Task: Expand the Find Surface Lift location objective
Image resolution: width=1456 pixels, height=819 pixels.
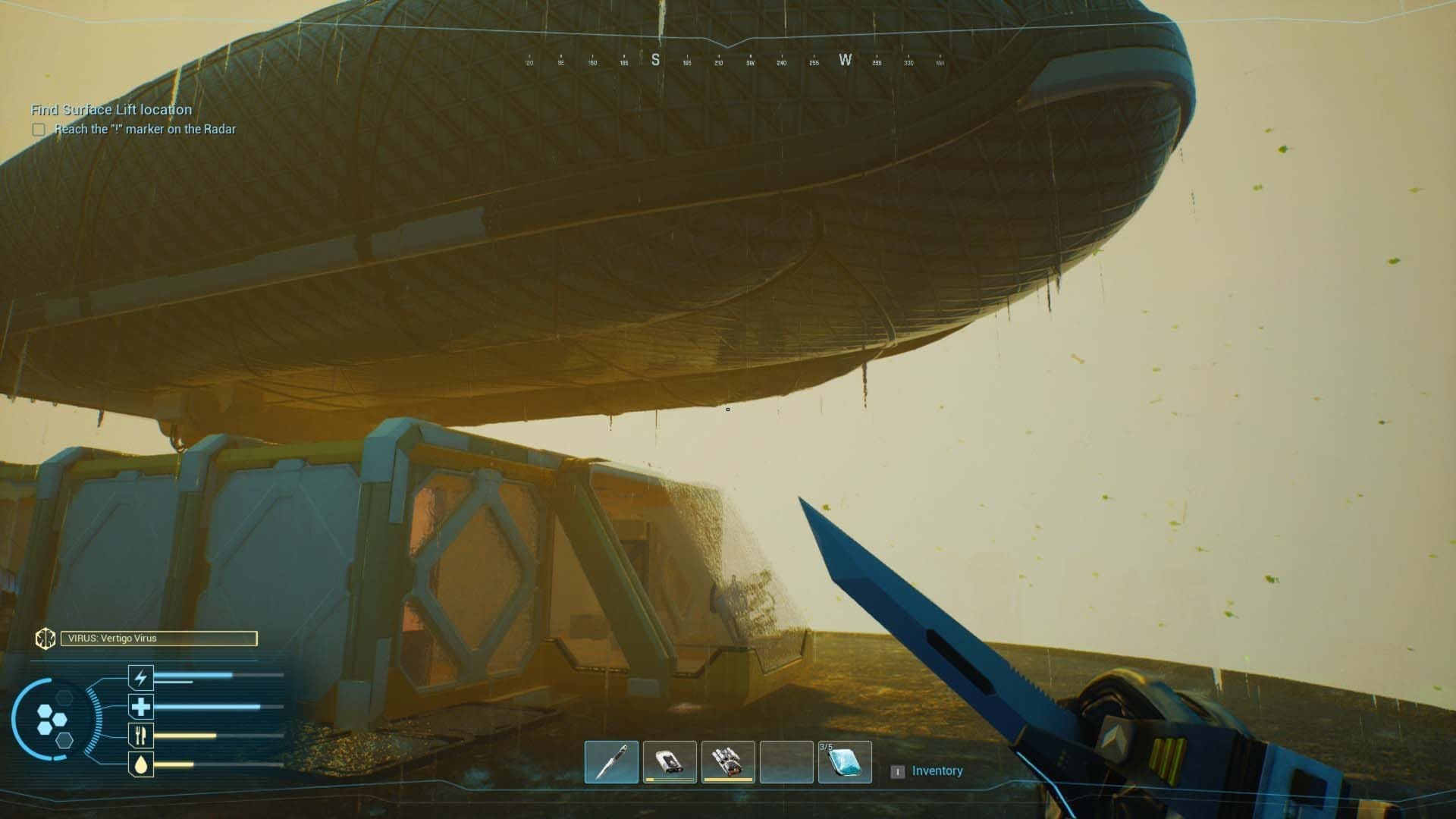Action: (x=111, y=109)
